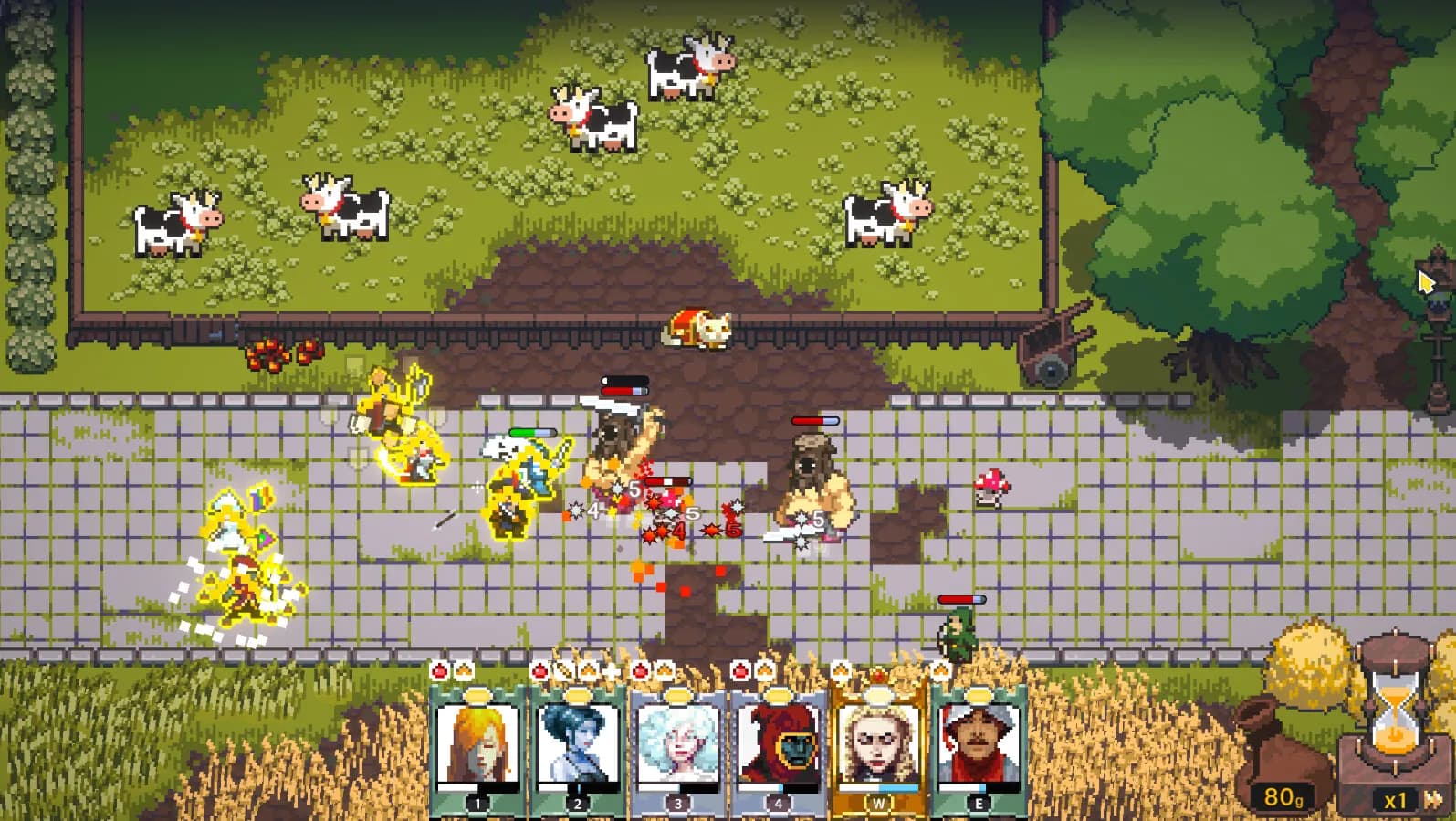Click the blue mana bar under the W hero portrait
This screenshot has height=821, width=1456.
[x=877, y=786]
